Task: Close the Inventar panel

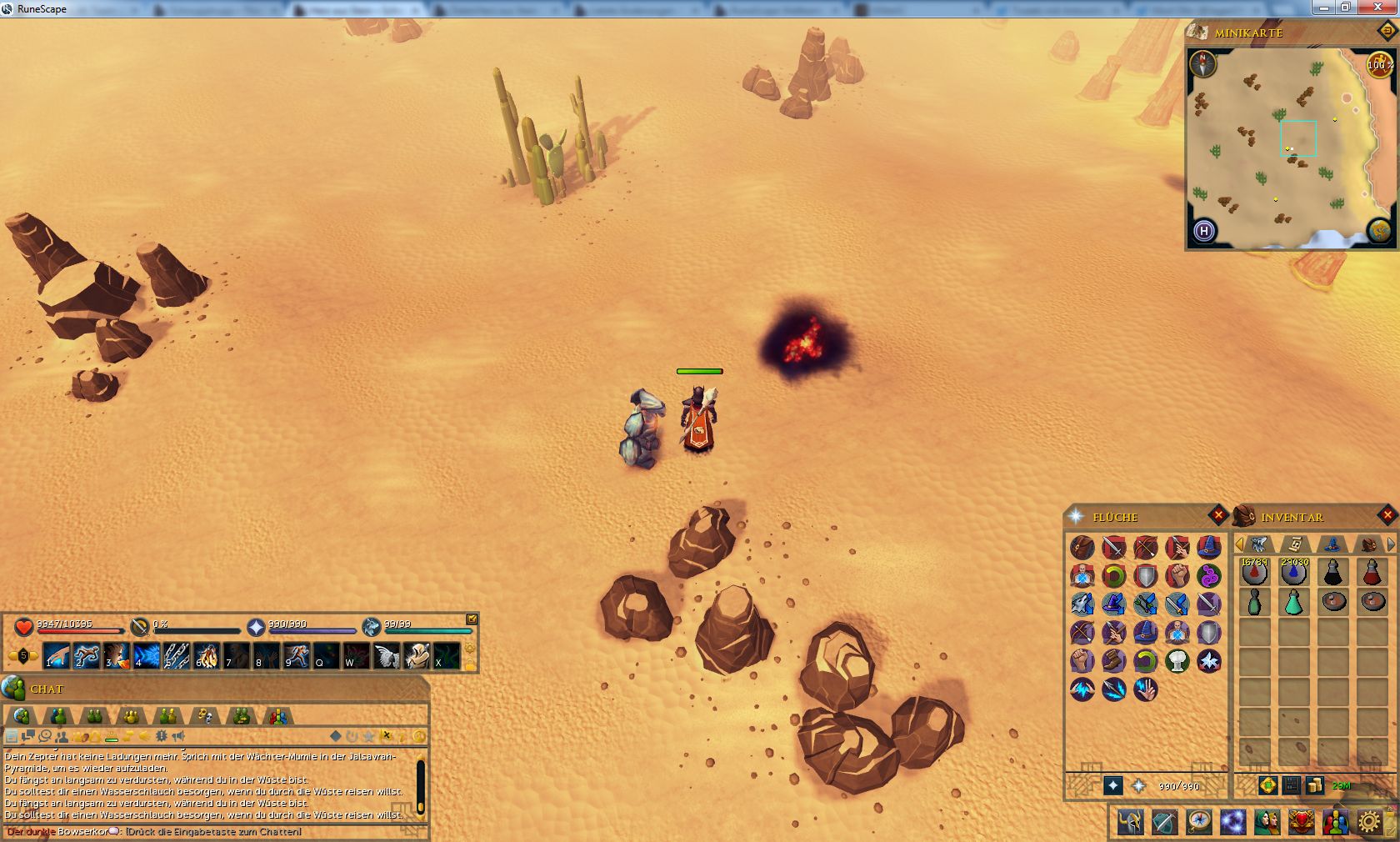Action: (x=1387, y=515)
